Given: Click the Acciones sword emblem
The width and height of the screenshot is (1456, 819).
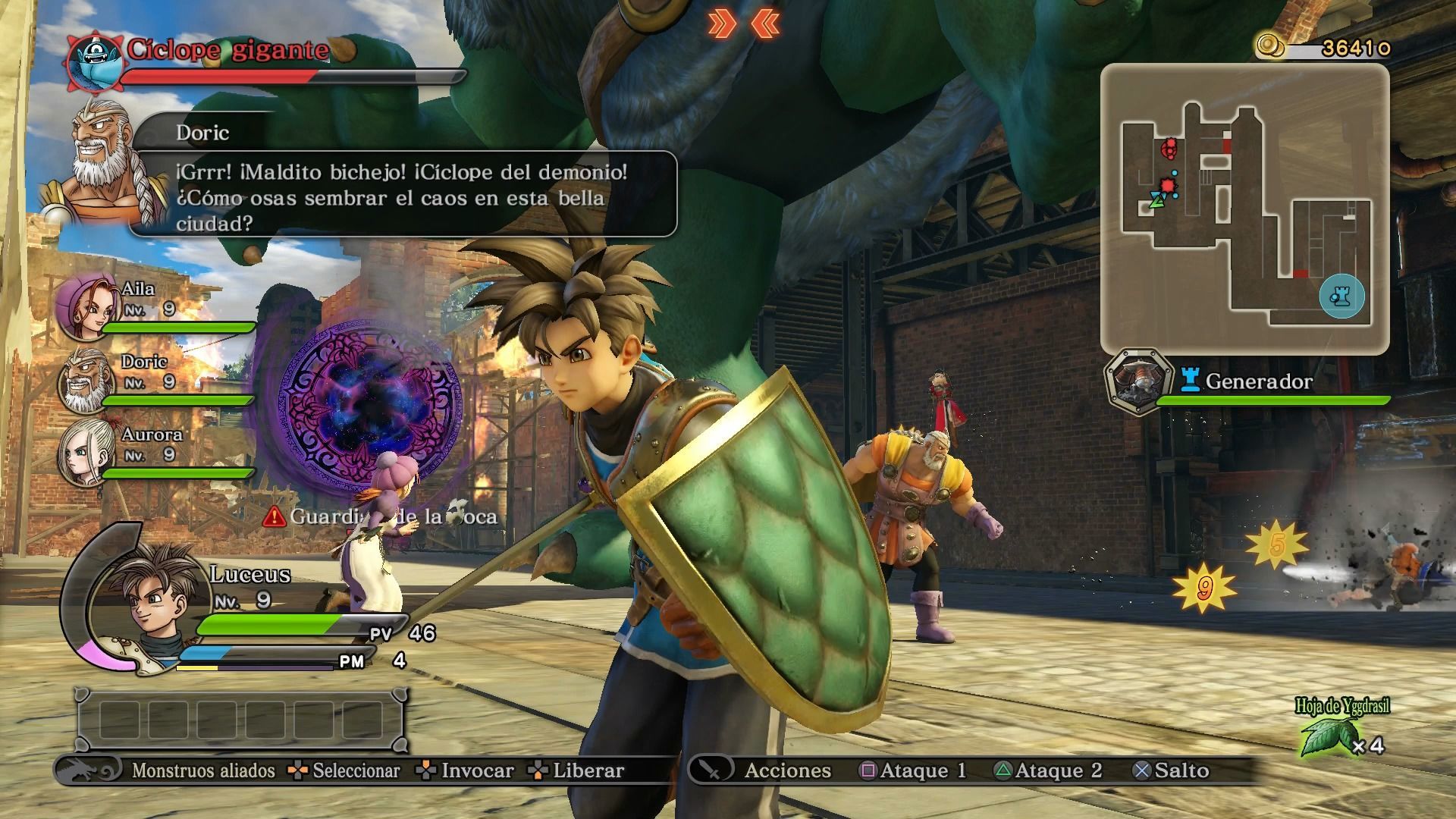Looking at the screenshot, I should coord(711,770).
